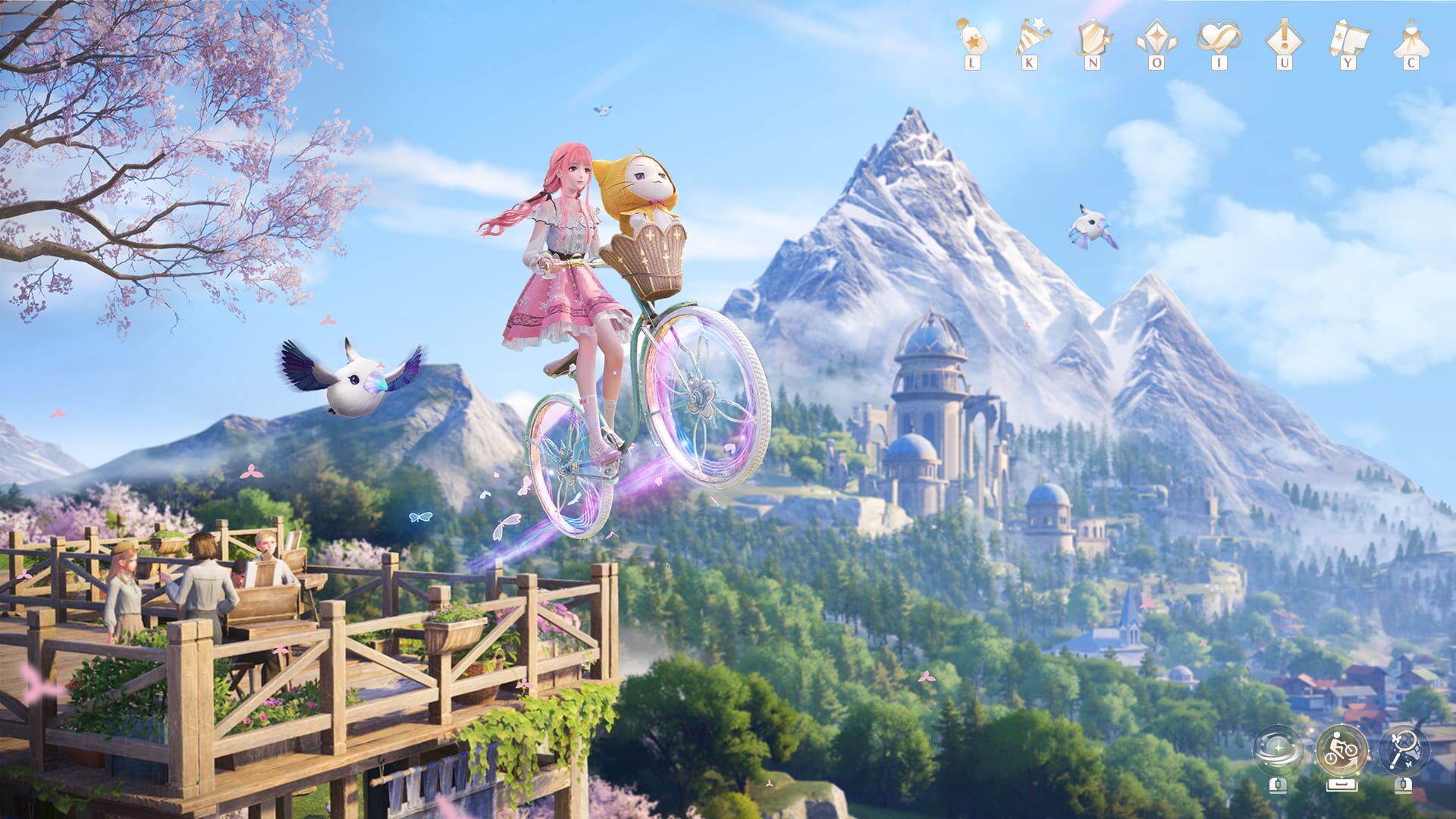Screen dimensions: 1456x819
Task: Click the K keybind badge
Action: pos(1029,62)
